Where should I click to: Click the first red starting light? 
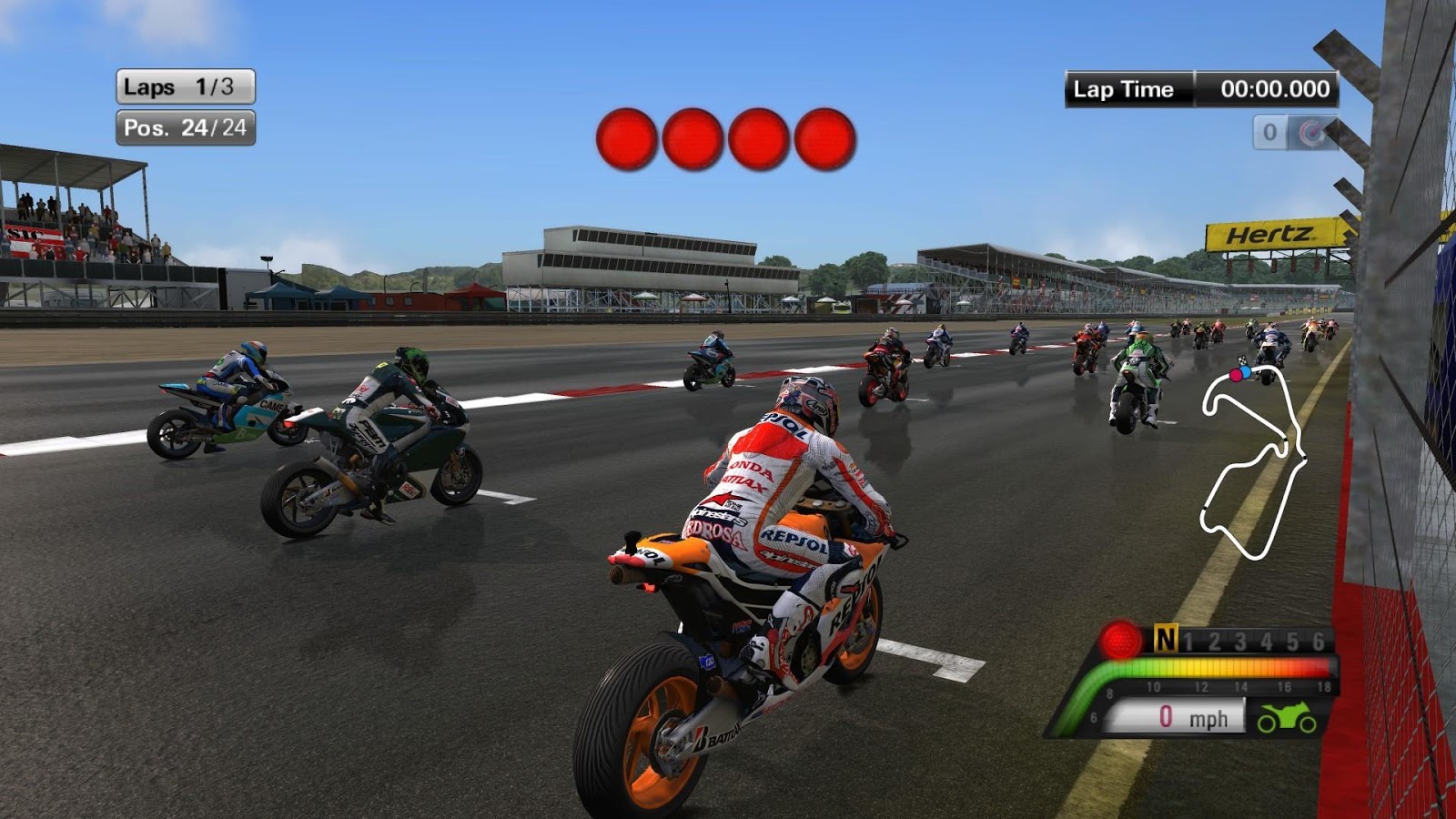click(x=626, y=138)
